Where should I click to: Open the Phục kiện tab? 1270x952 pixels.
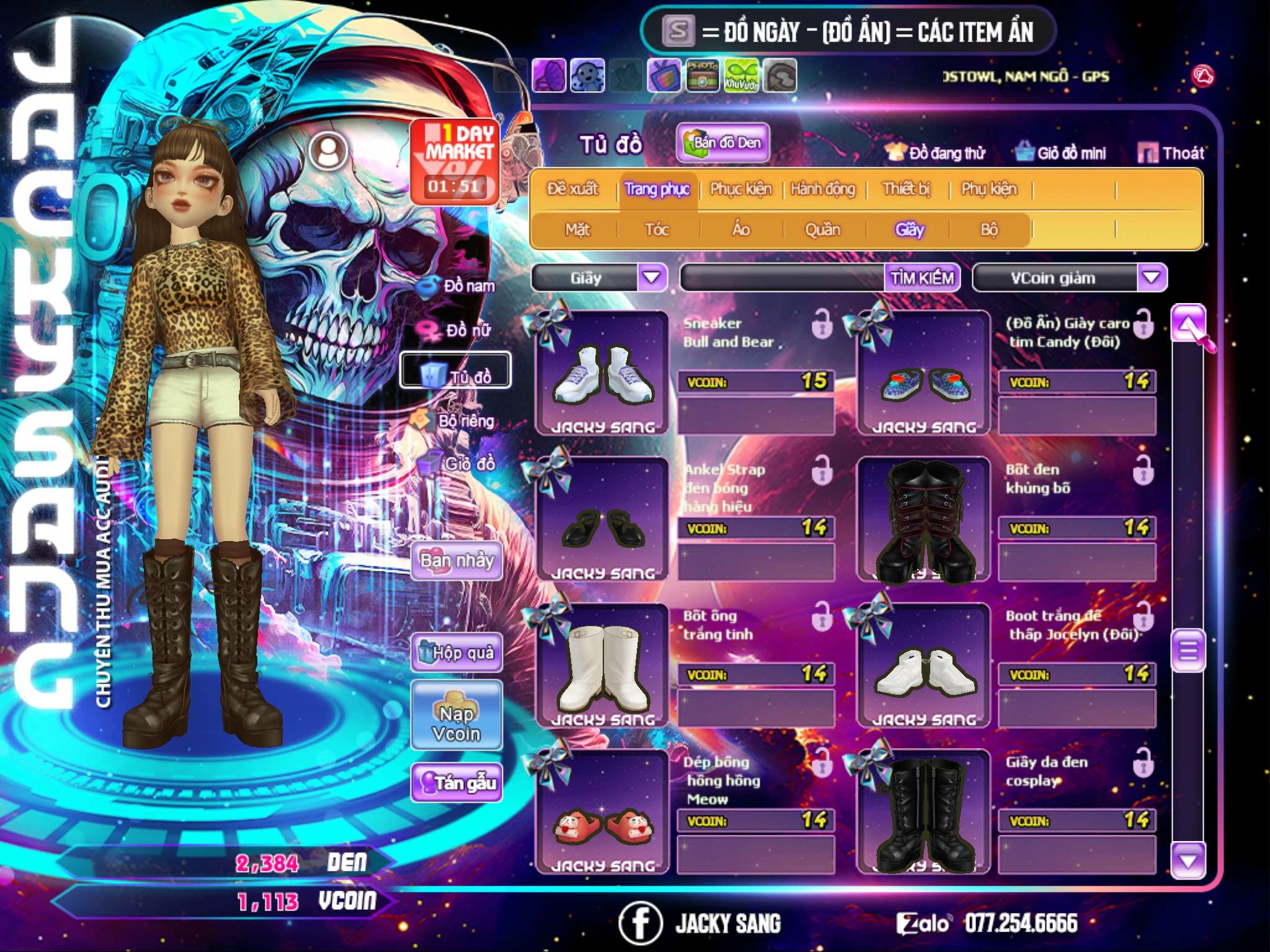[x=740, y=189]
